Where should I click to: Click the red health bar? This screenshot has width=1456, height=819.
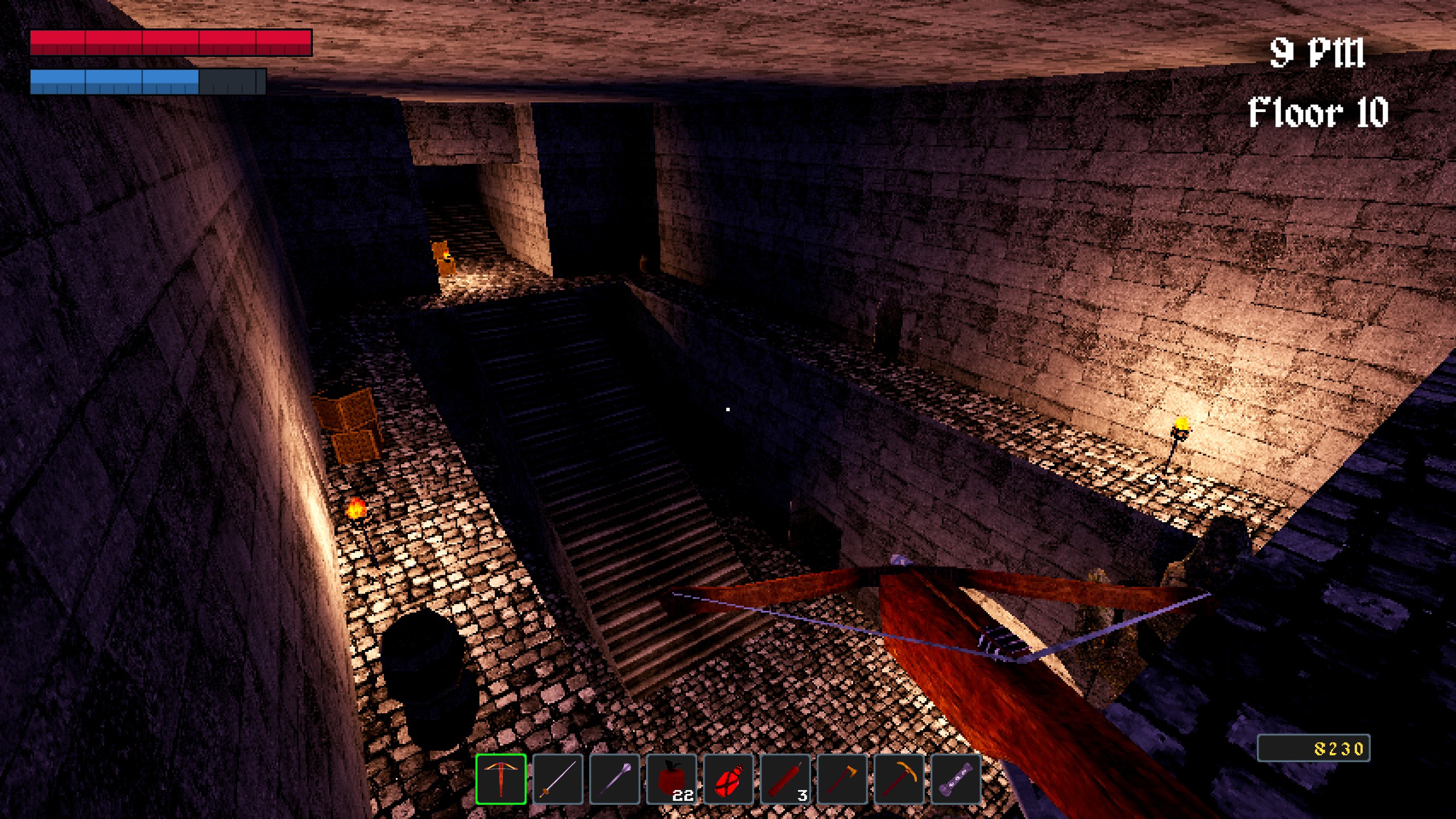[x=171, y=44]
